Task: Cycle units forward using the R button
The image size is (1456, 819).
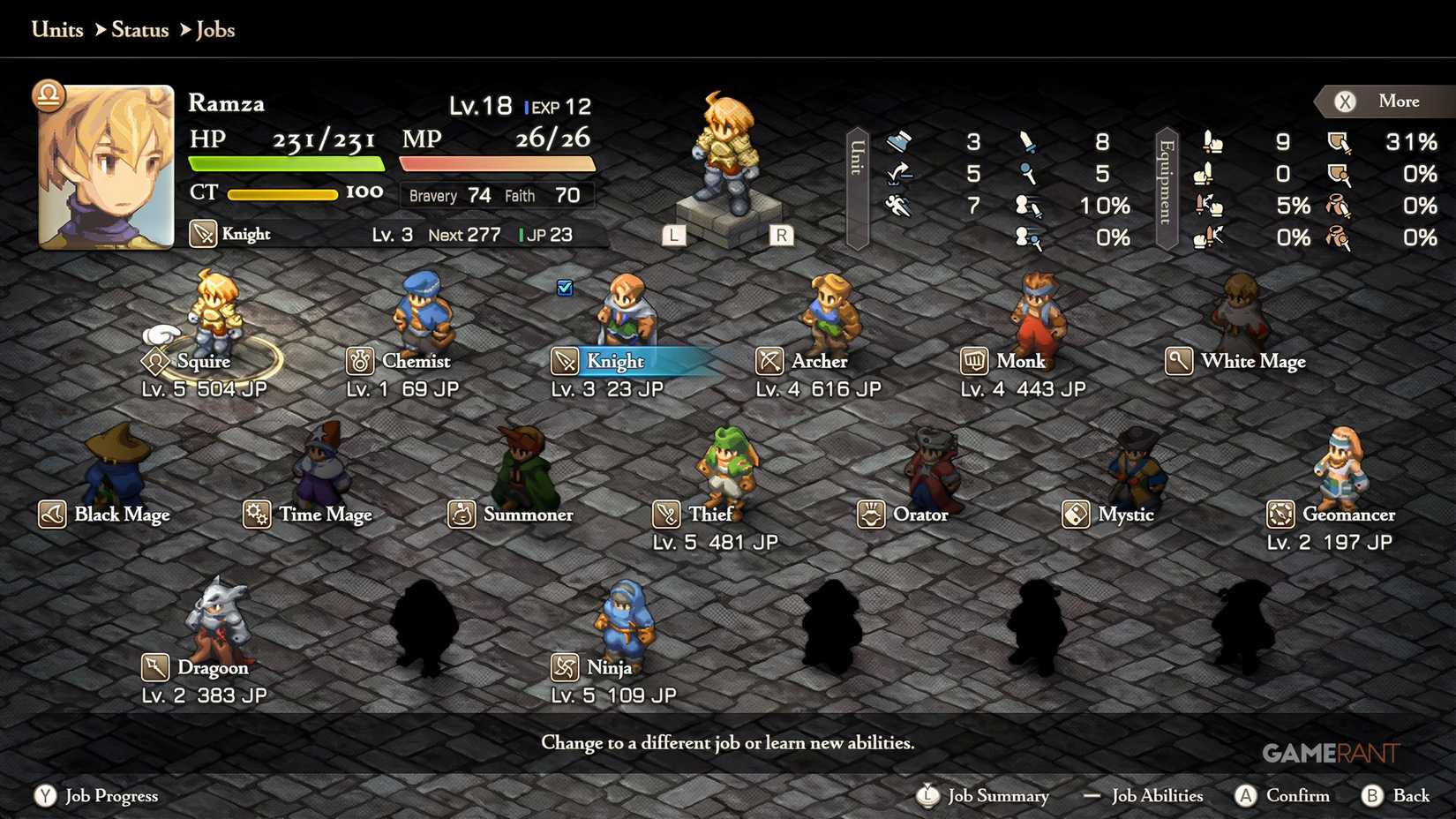Action: [x=779, y=236]
